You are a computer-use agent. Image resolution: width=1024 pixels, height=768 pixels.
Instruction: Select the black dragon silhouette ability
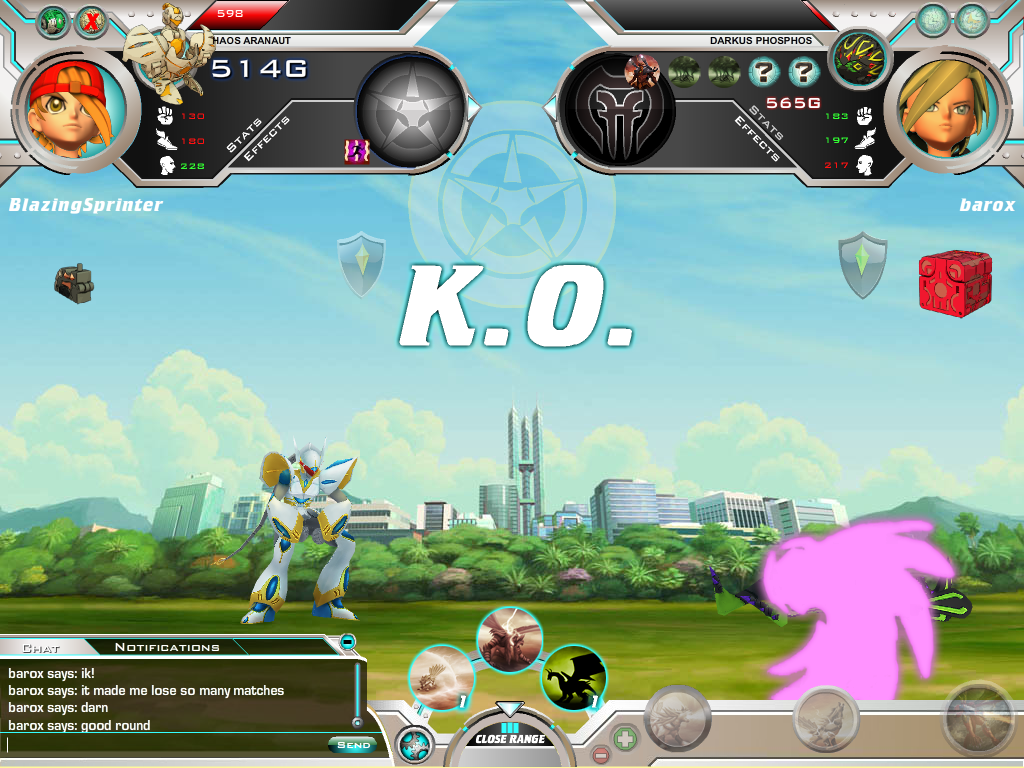coord(574,678)
